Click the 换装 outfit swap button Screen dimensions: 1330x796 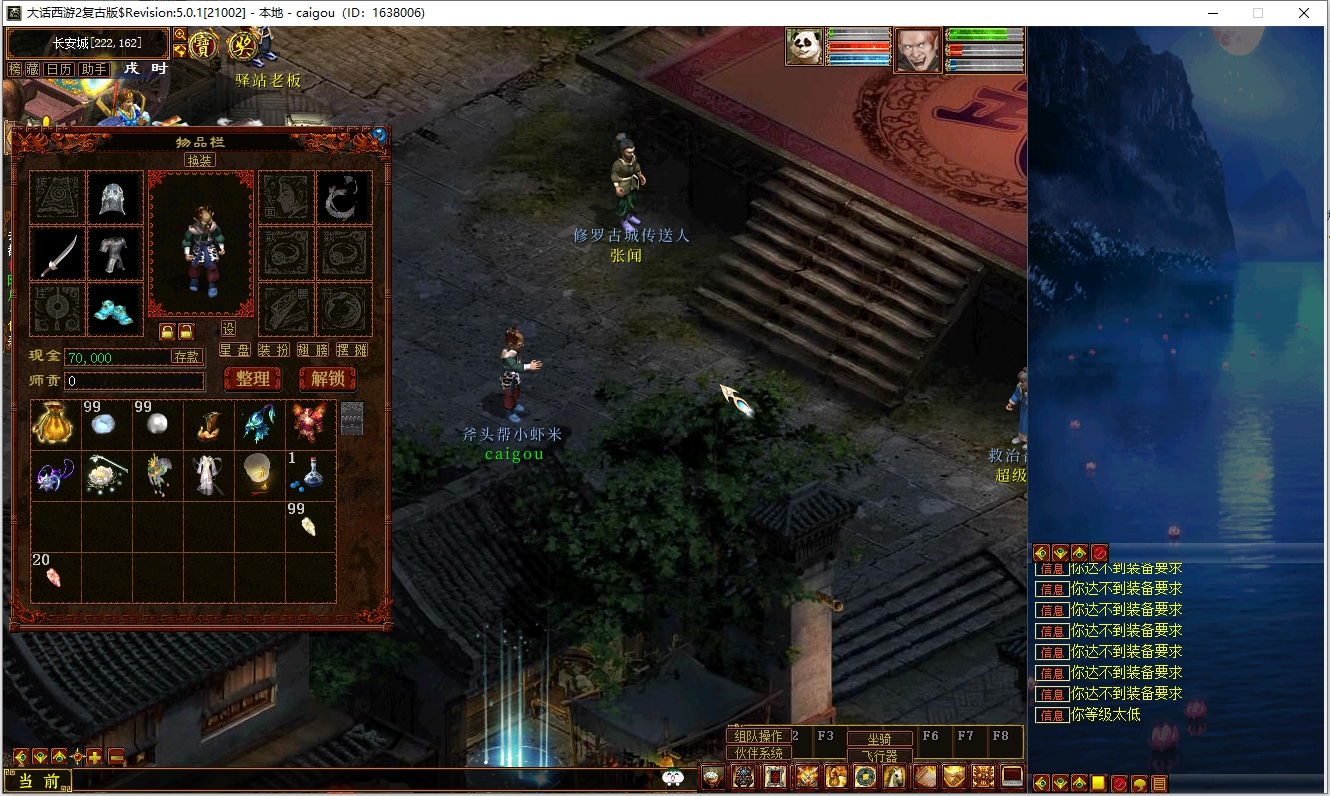click(x=200, y=160)
